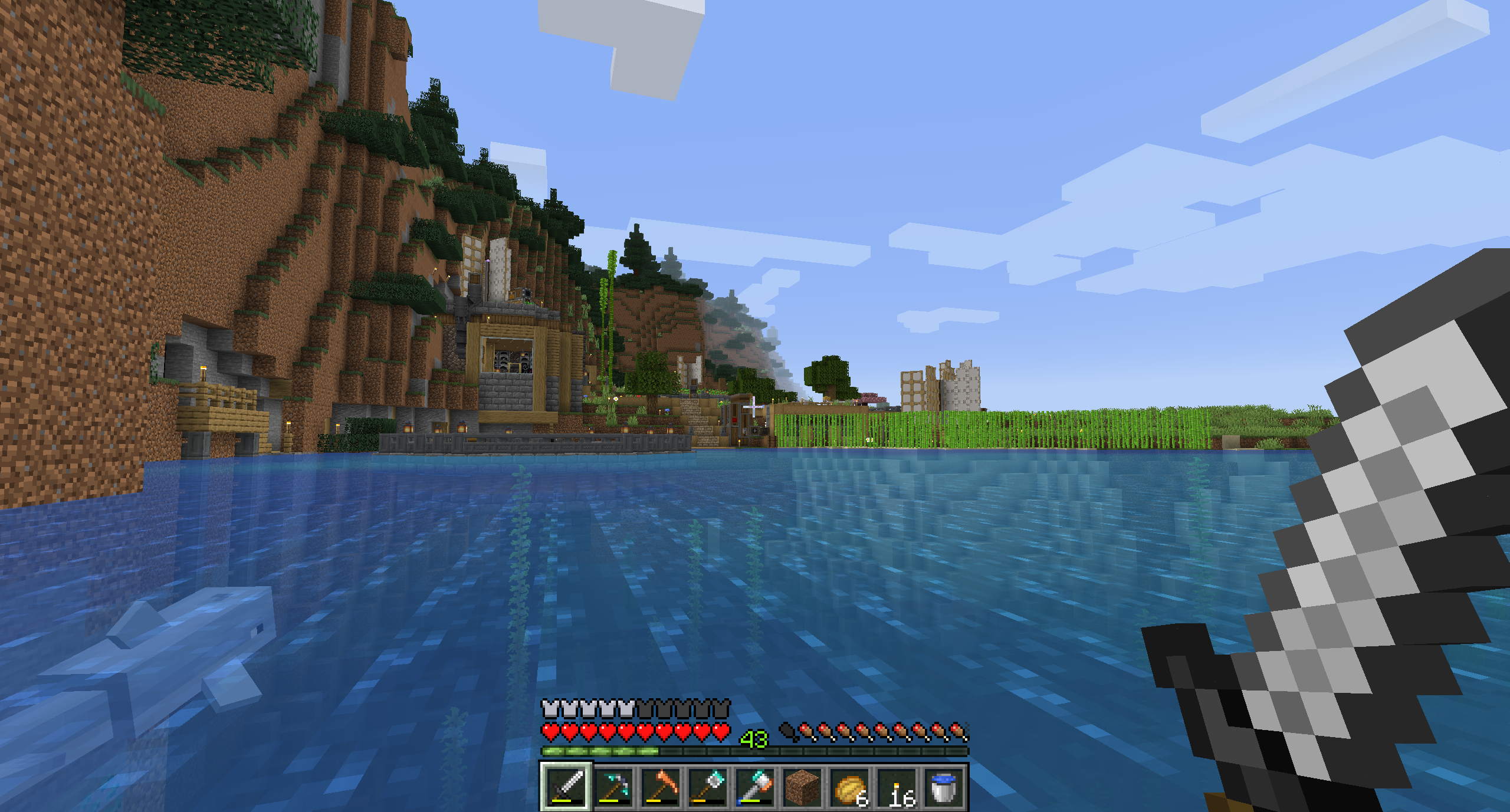Select the water bucket slot
1510x812 pixels.
tap(944, 786)
